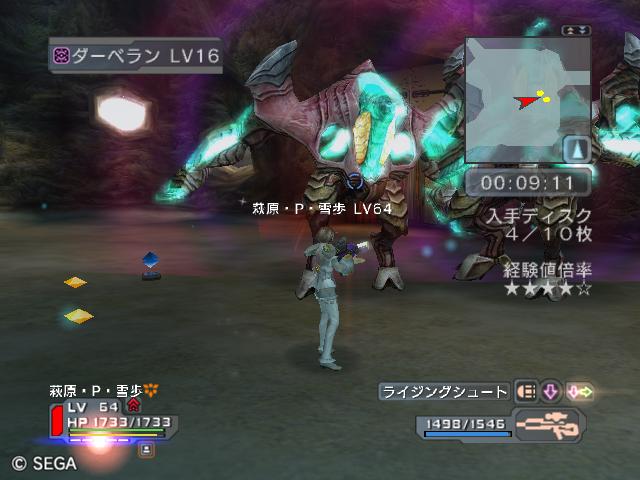The width and height of the screenshot is (640, 480).
Task: Click the red double-chevron buff icon
Action: click(x=133, y=406)
